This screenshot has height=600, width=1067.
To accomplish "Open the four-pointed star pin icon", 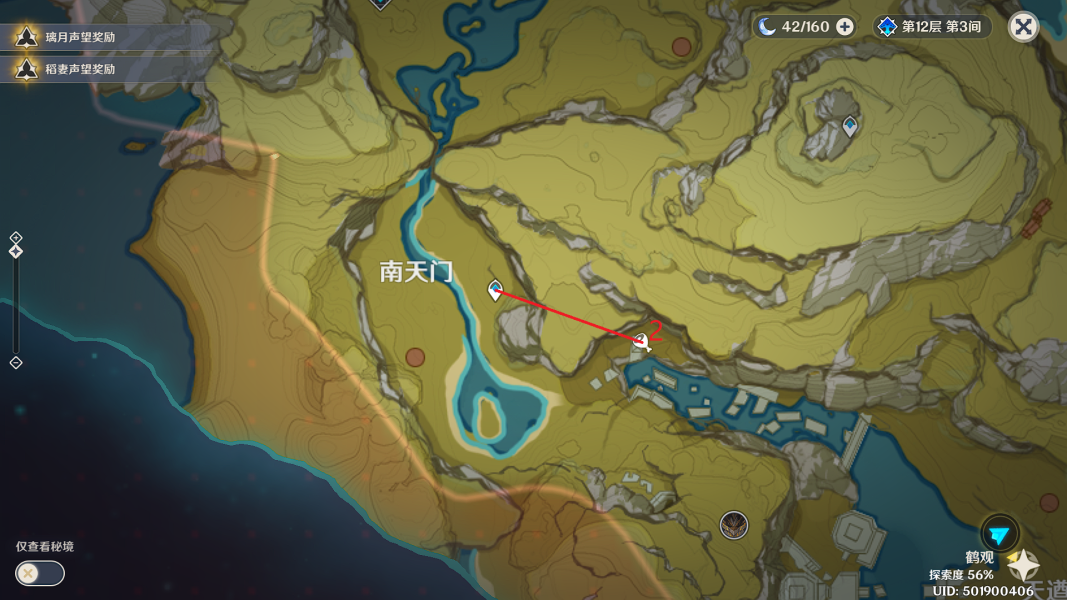I will 1023,566.
